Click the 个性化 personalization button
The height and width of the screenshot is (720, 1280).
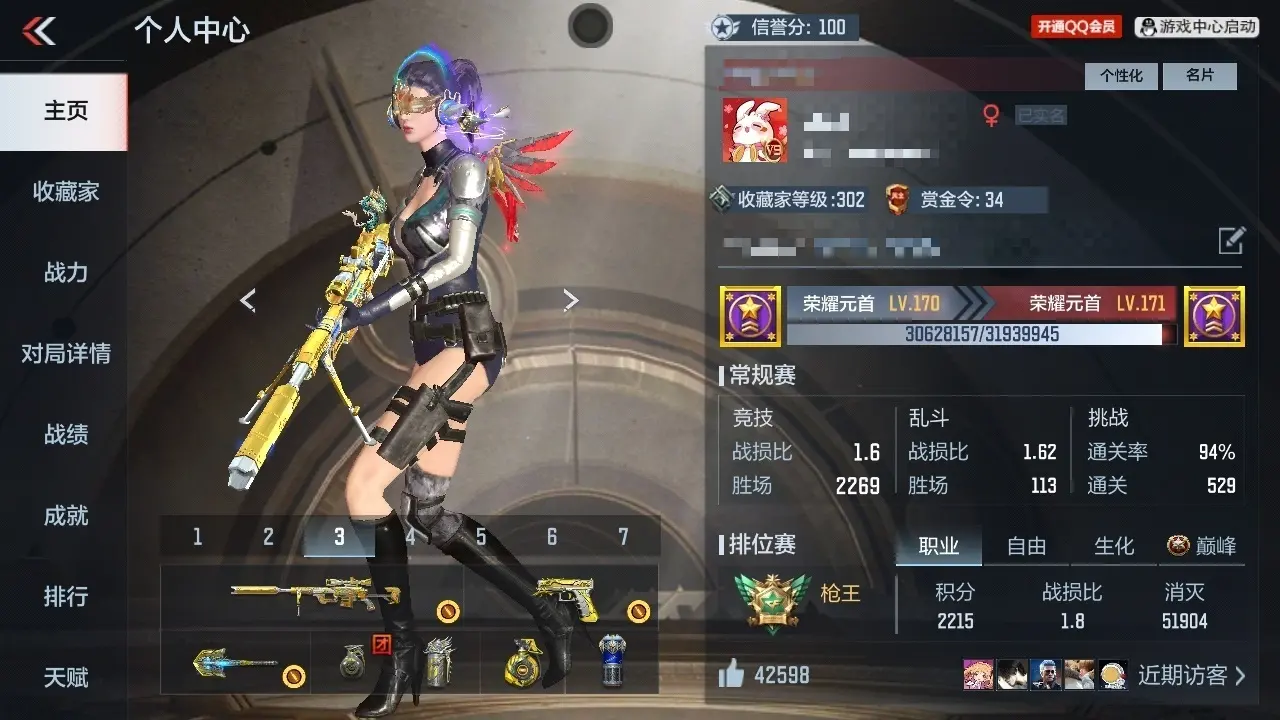click(x=1121, y=76)
